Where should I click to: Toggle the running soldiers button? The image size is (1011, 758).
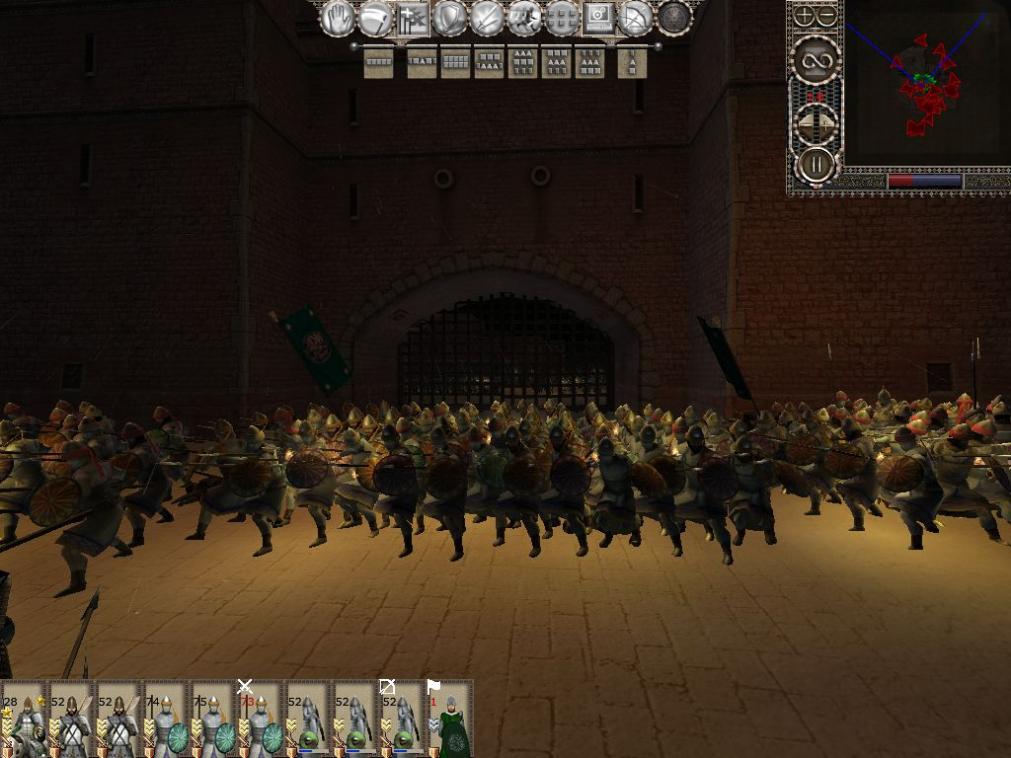point(524,18)
